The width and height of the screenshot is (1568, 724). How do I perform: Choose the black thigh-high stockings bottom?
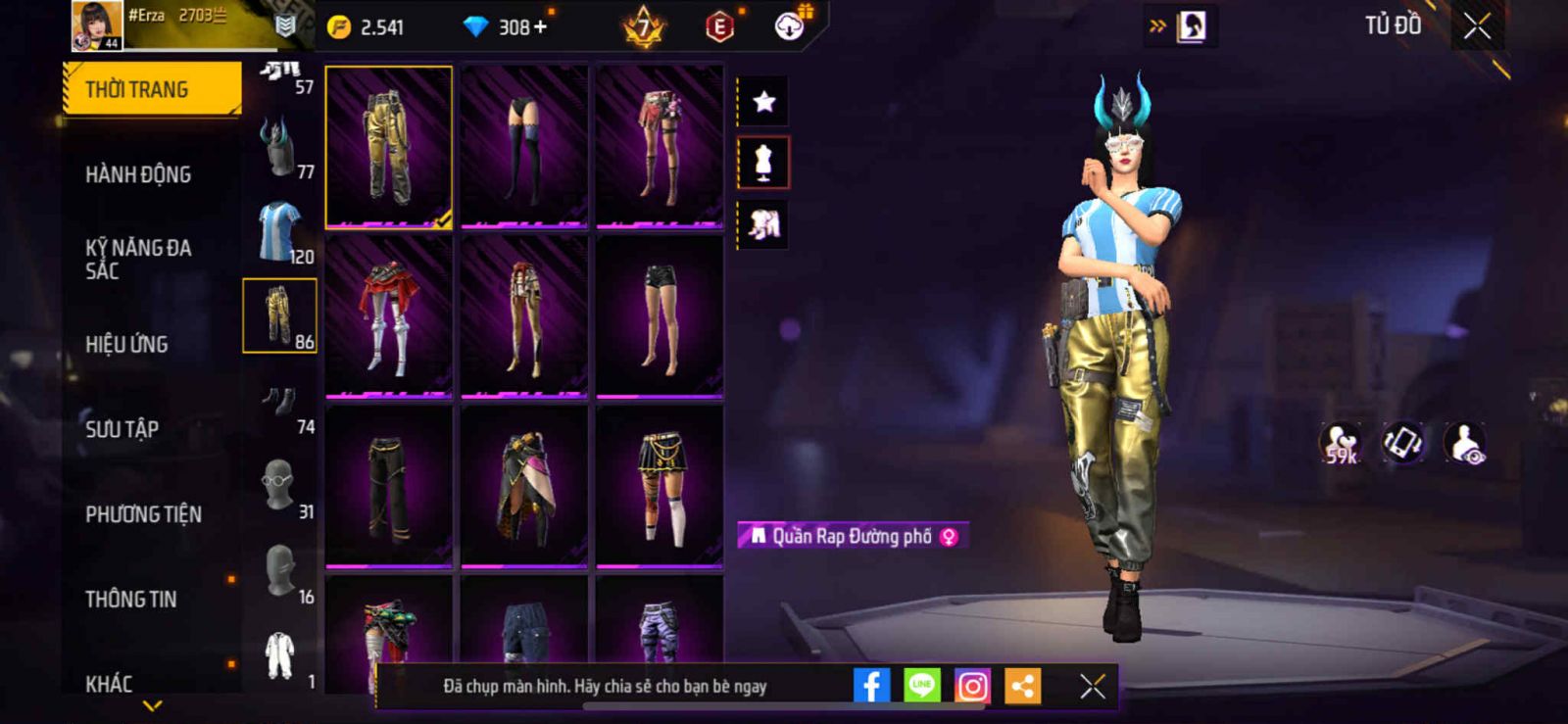coord(524,147)
